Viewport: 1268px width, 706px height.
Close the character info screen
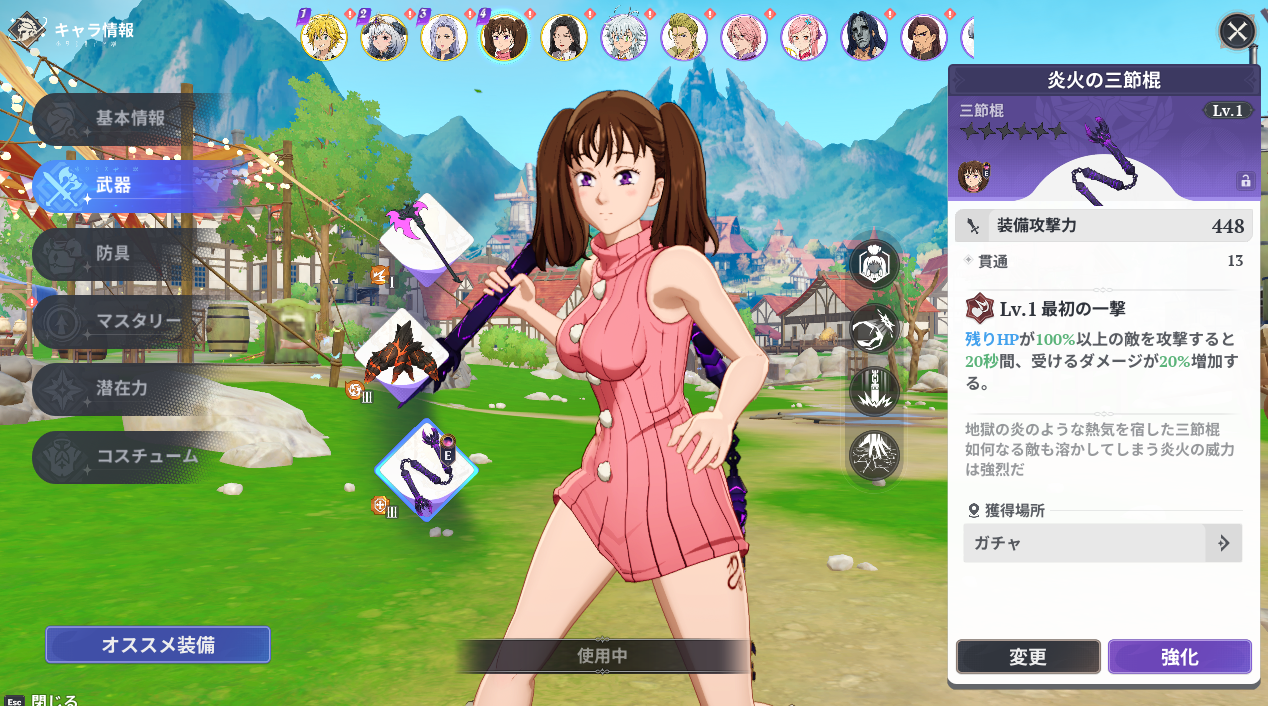(x=1237, y=32)
